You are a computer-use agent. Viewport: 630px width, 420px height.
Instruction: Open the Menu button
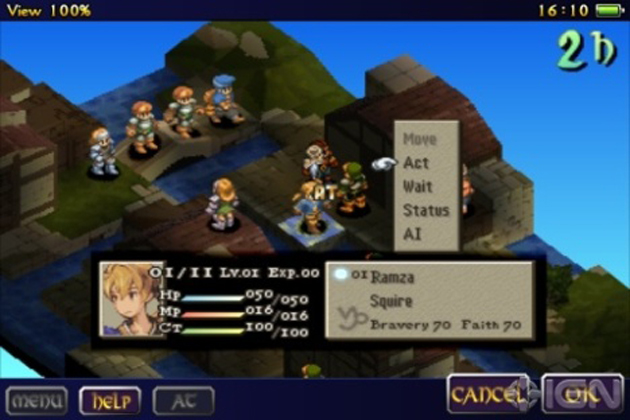coord(37,400)
